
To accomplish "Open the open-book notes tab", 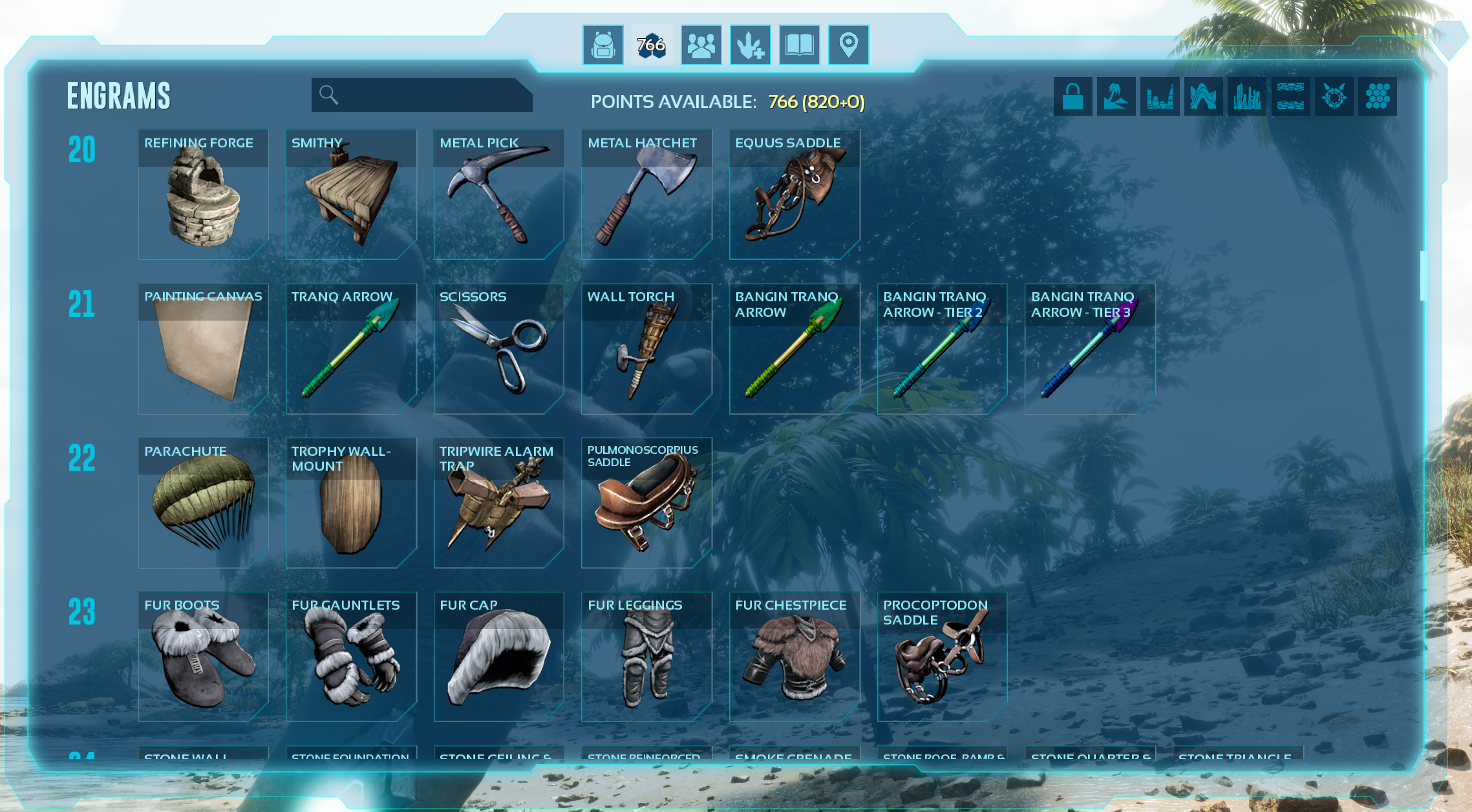I will coord(799,45).
